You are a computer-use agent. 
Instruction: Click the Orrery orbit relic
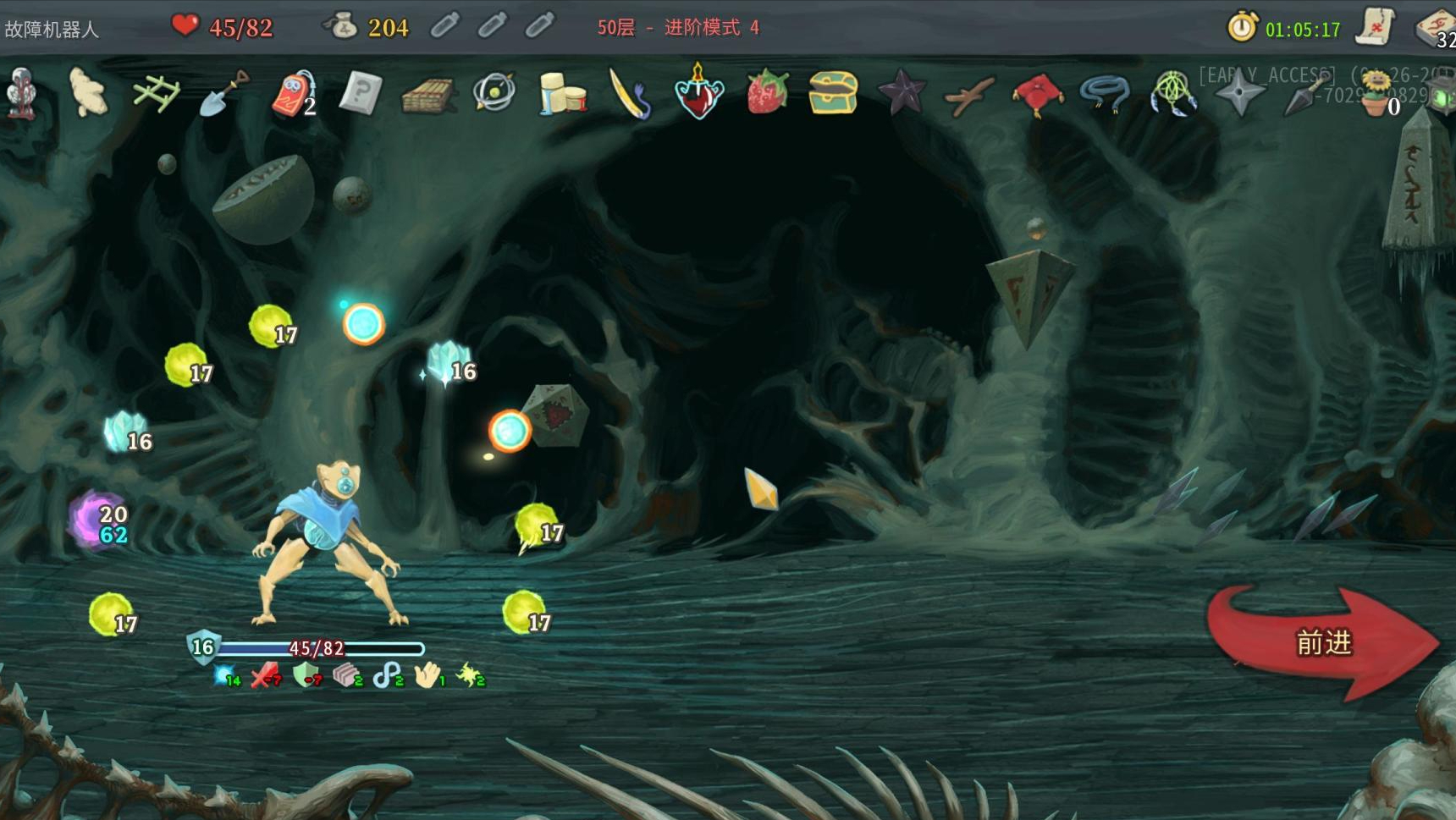click(x=494, y=93)
